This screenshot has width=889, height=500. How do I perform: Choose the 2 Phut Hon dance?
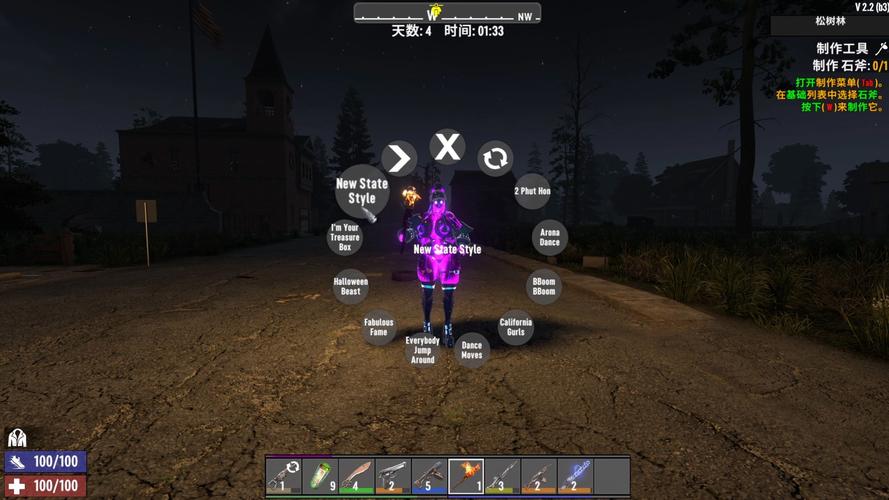532,191
